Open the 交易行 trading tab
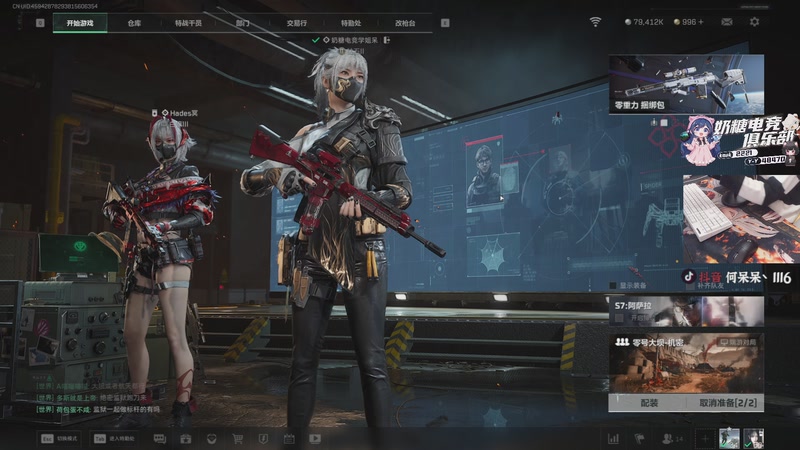 point(296,22)
